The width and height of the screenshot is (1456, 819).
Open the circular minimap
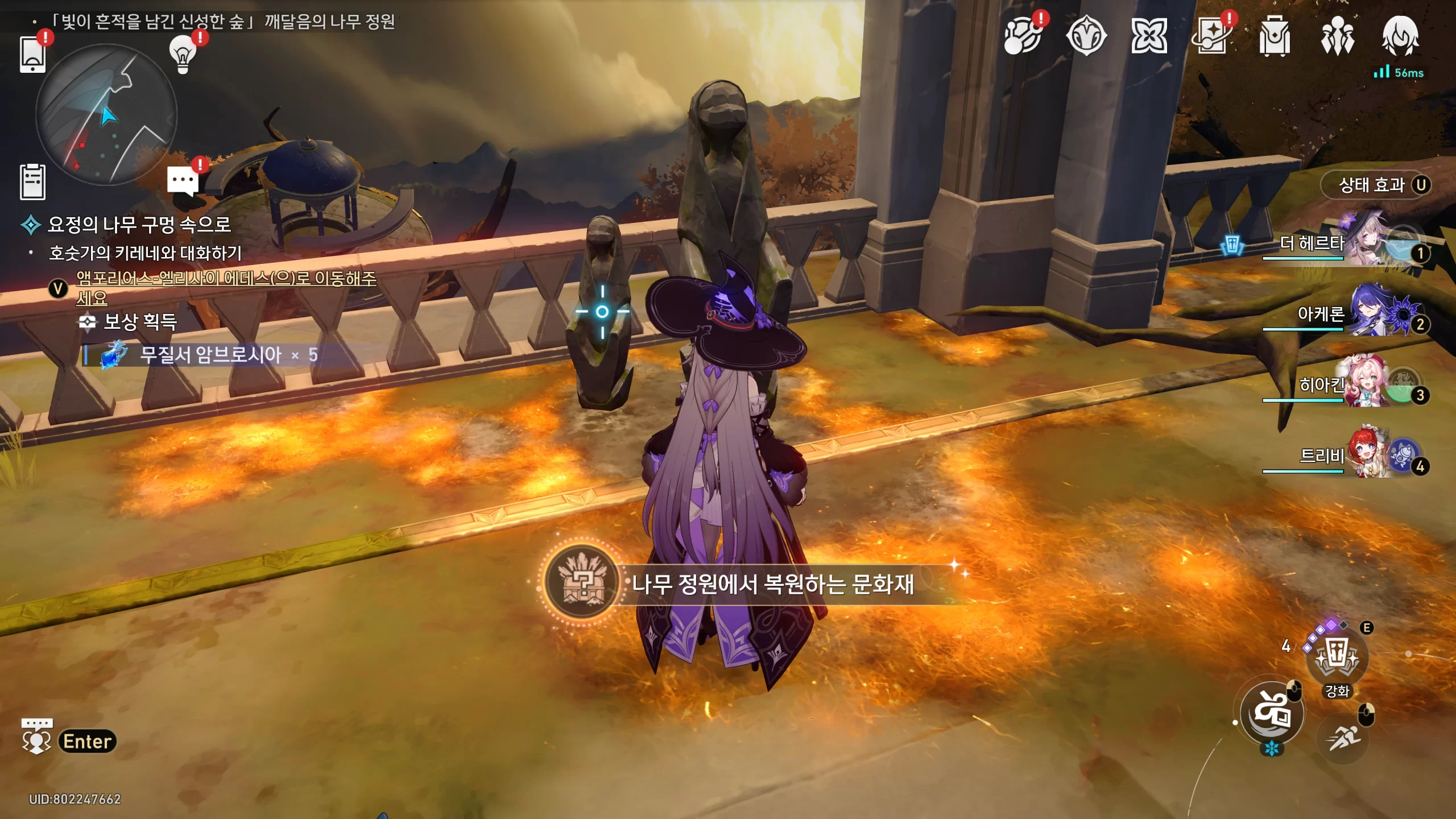pos(106,115)
